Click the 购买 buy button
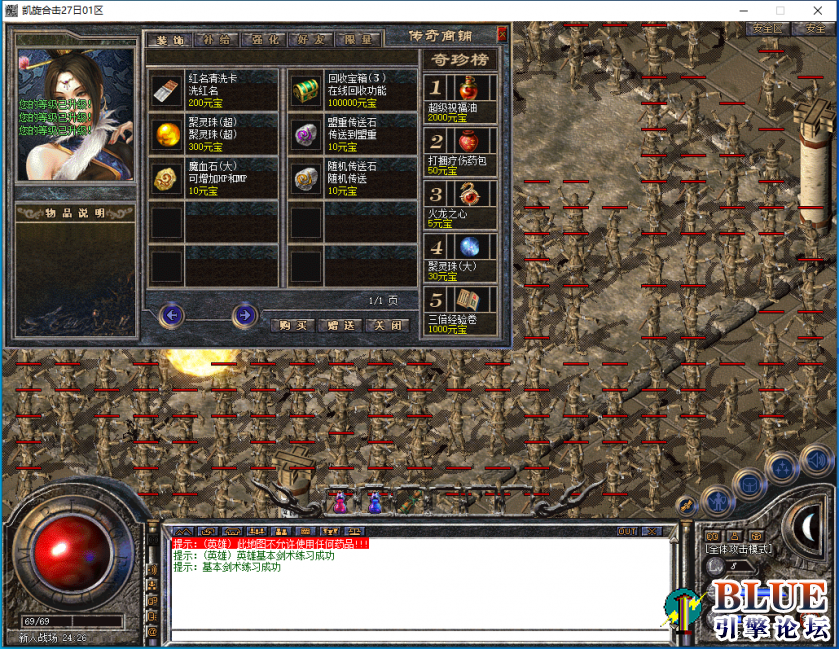 point(292,325)
